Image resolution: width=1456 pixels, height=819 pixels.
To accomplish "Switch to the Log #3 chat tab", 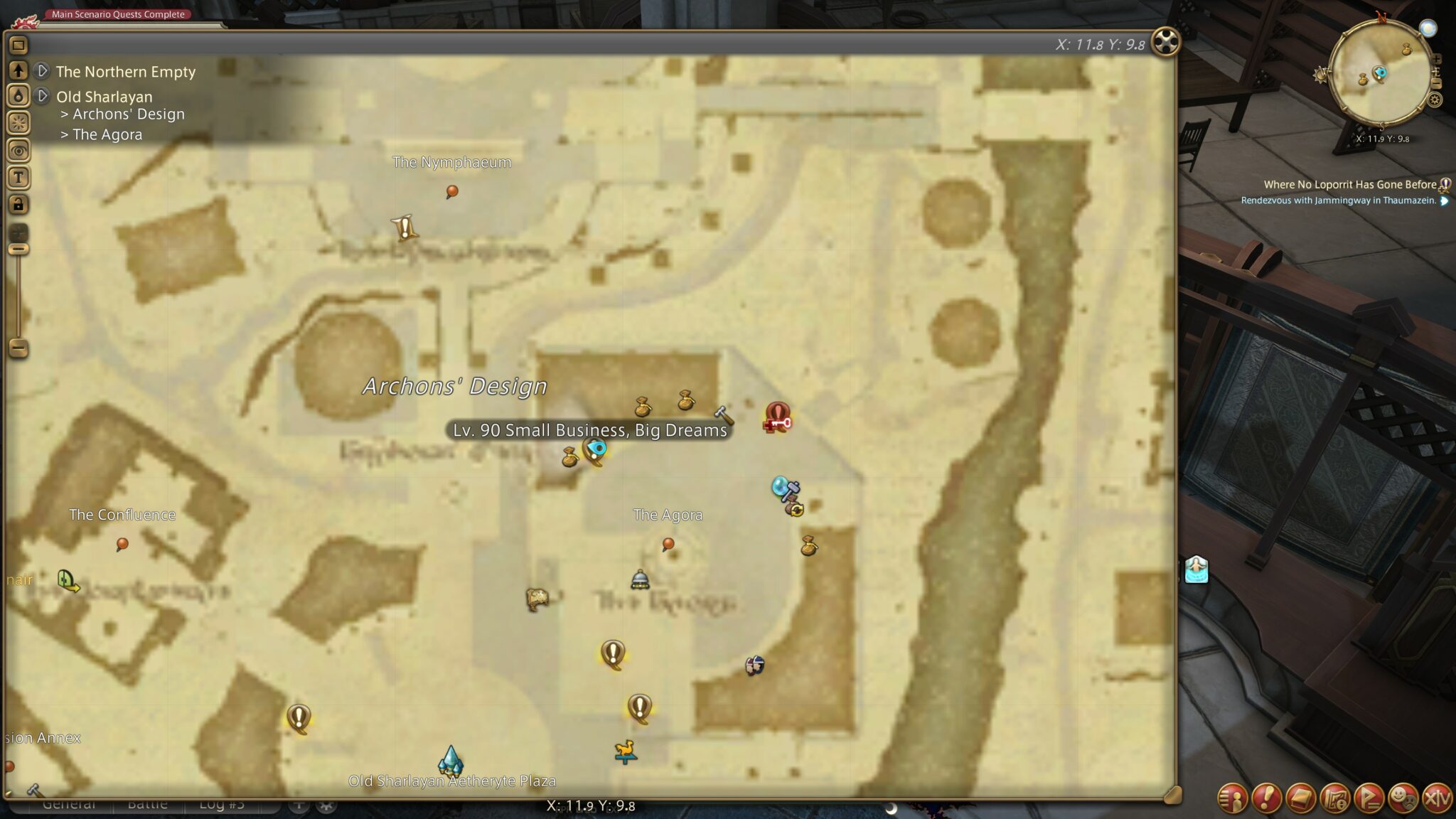I will (x=223, y=804).
